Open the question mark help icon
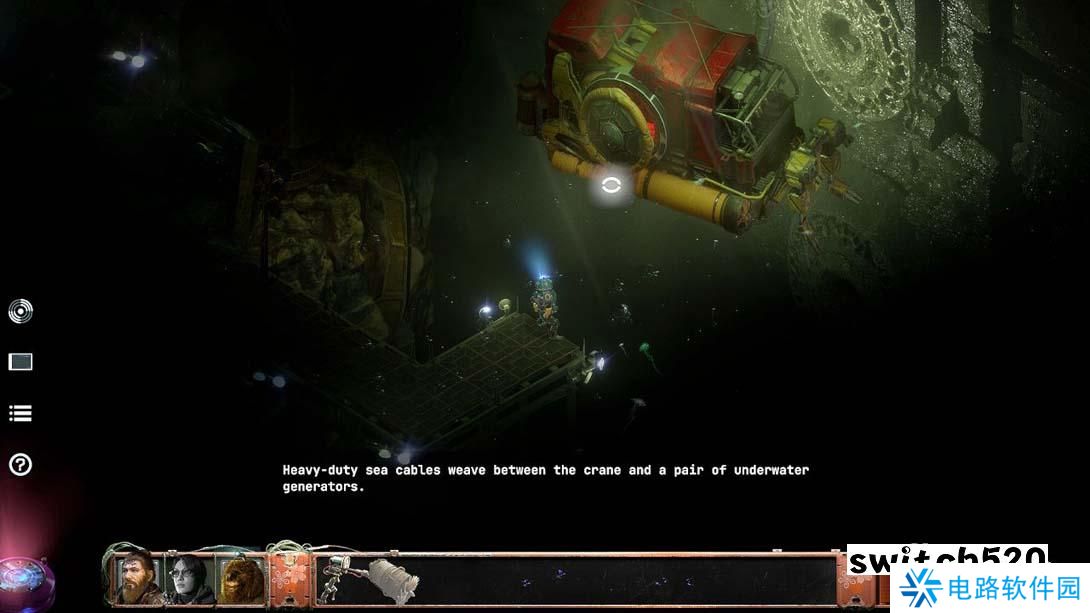The width and height of the screenshot is (1090, 613). tap(20, 464)
